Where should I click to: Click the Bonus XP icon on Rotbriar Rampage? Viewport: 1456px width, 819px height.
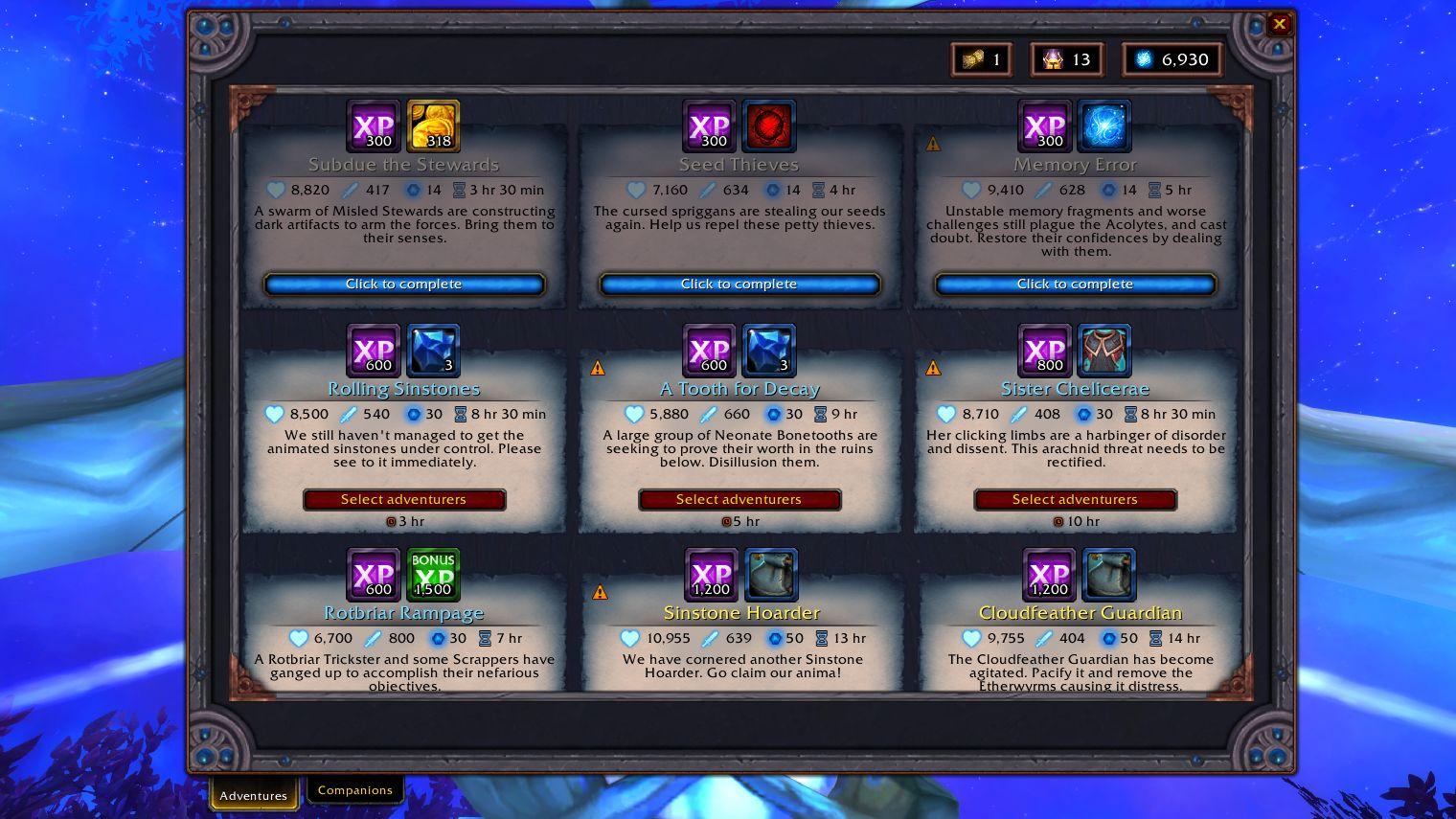(433, 575)
